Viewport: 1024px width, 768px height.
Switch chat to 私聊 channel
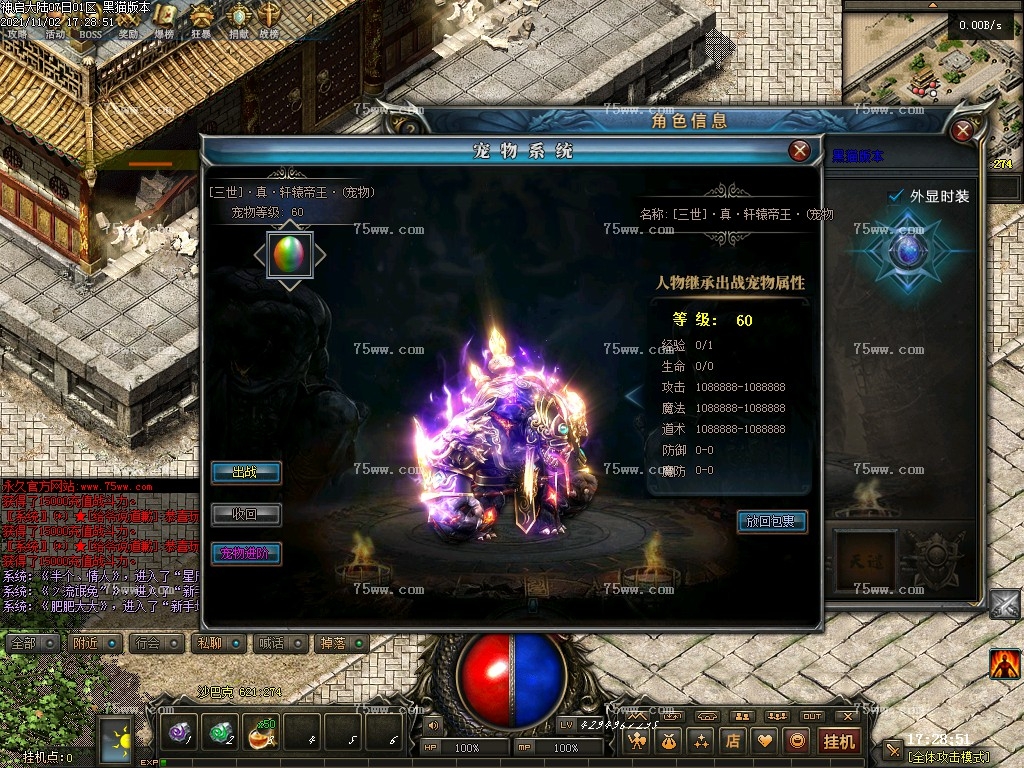tap(216, 643)
